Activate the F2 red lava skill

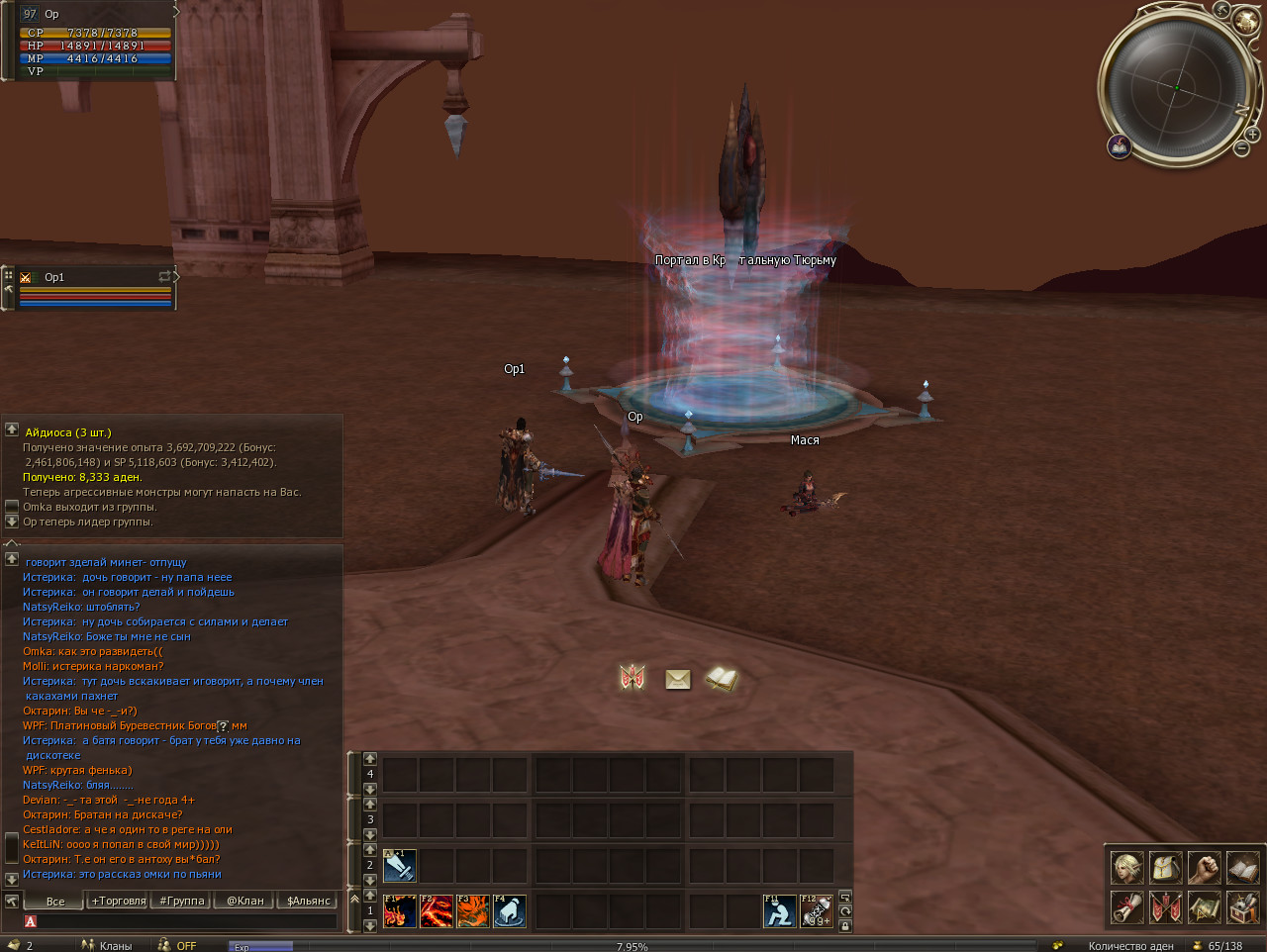pyautogui.click(x=437, y=910)
